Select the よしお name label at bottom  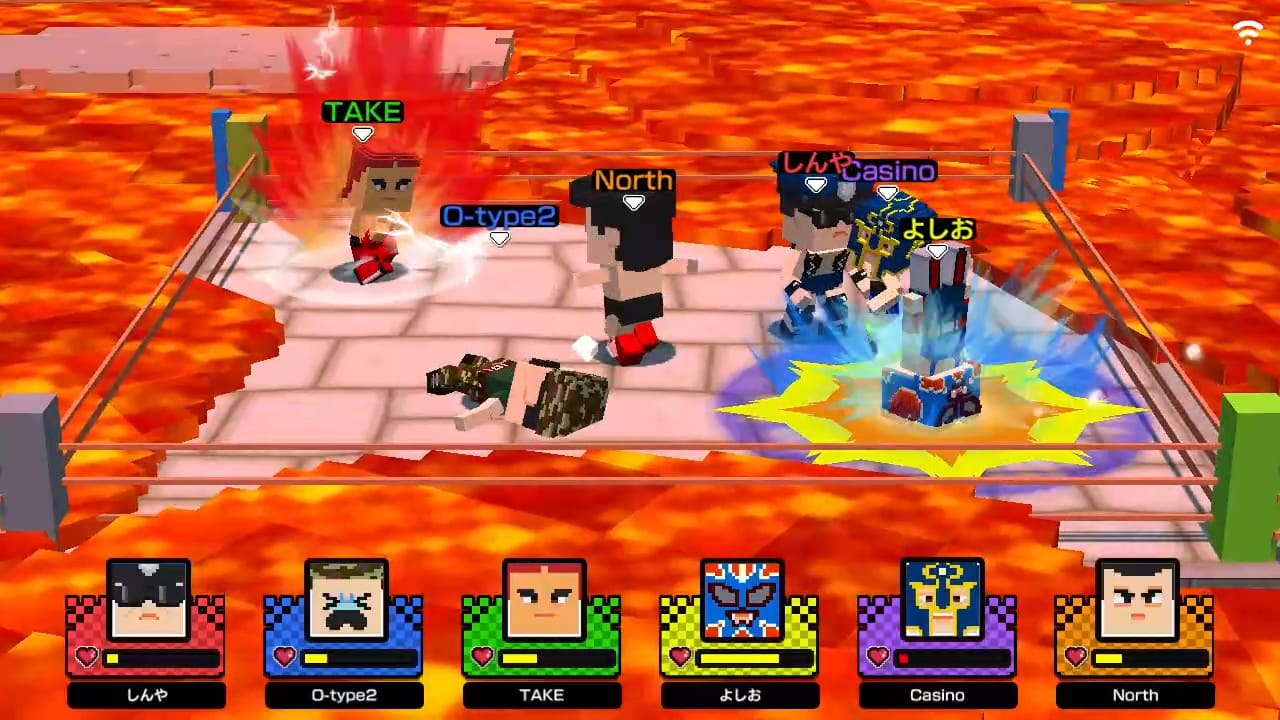[x=739, y=694]
